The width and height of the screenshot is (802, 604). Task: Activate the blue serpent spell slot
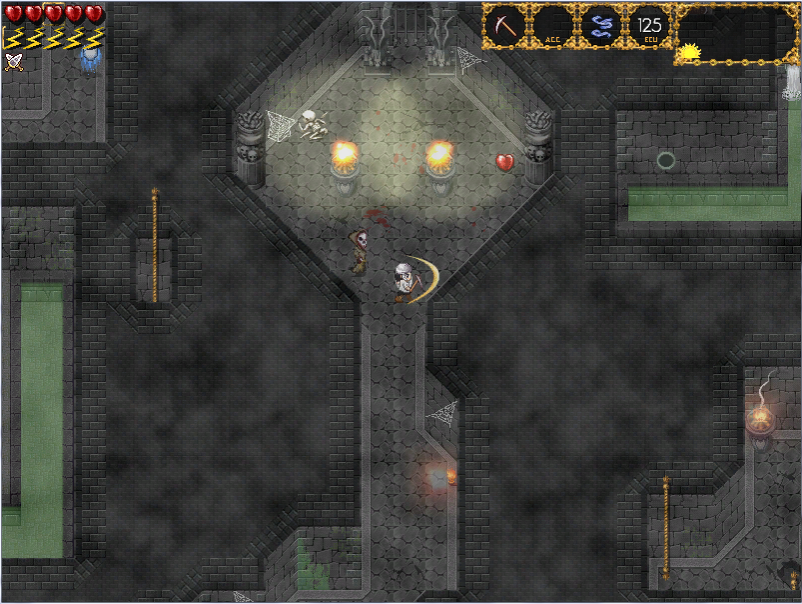pos(600,26)
